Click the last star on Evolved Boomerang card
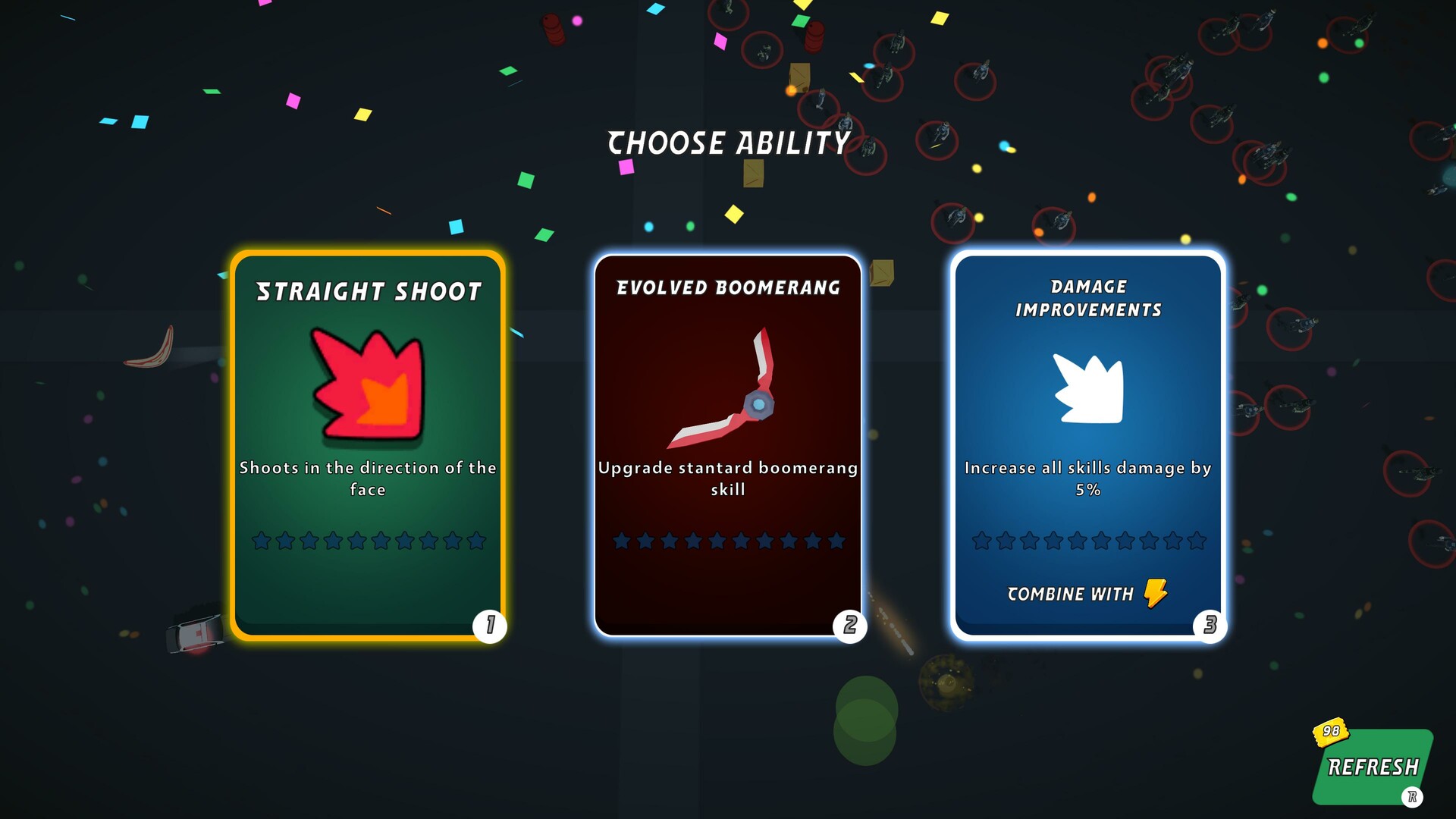The height and width of the screenshot is (819, 1456). pyautogui.click(x=837, y=541)
